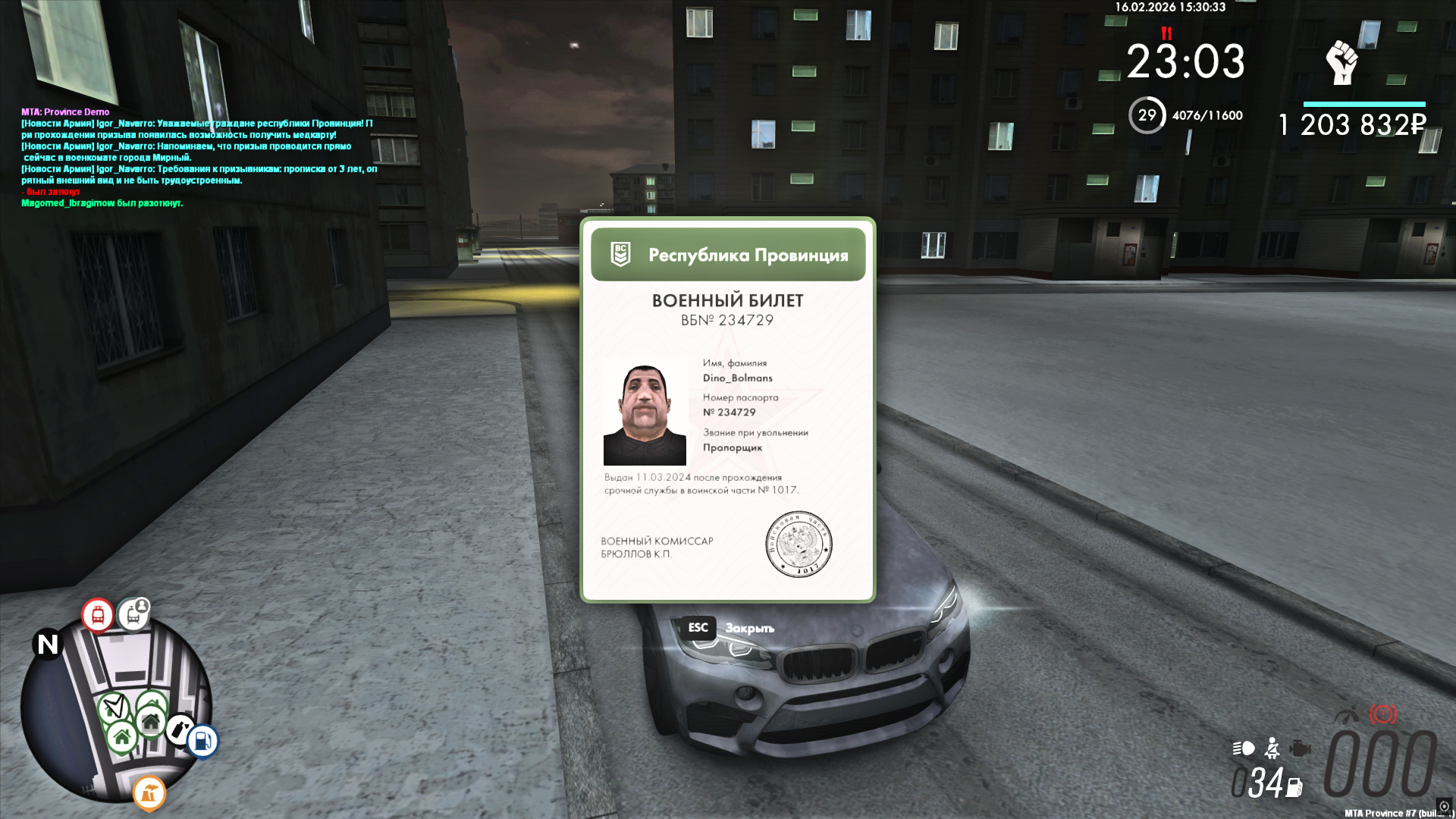This screenshot has height=819, width=1456.
Task: Click the military ID photo portrait
Action: [645, 411]
